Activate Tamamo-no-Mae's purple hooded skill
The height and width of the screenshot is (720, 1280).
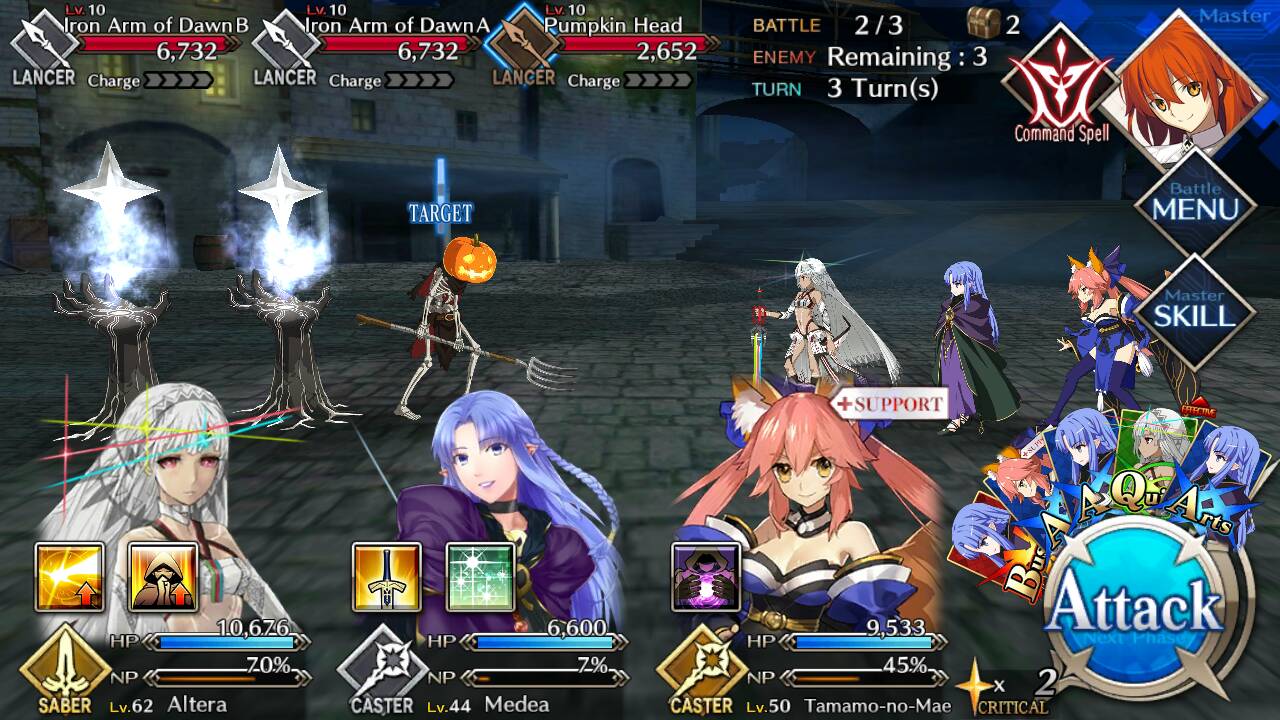(x=706, y=577)
